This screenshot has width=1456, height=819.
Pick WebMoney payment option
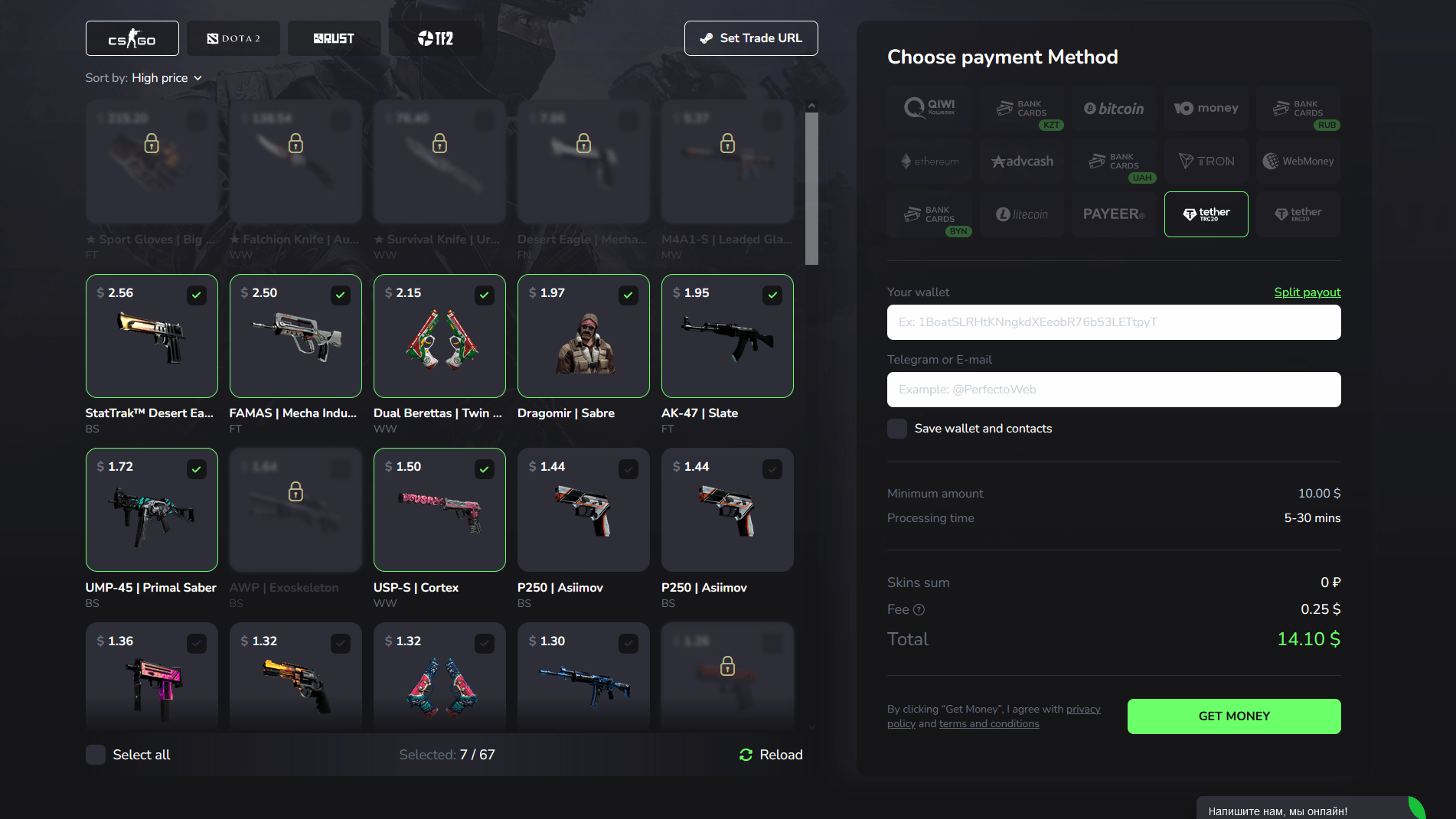pos(1298,162)
